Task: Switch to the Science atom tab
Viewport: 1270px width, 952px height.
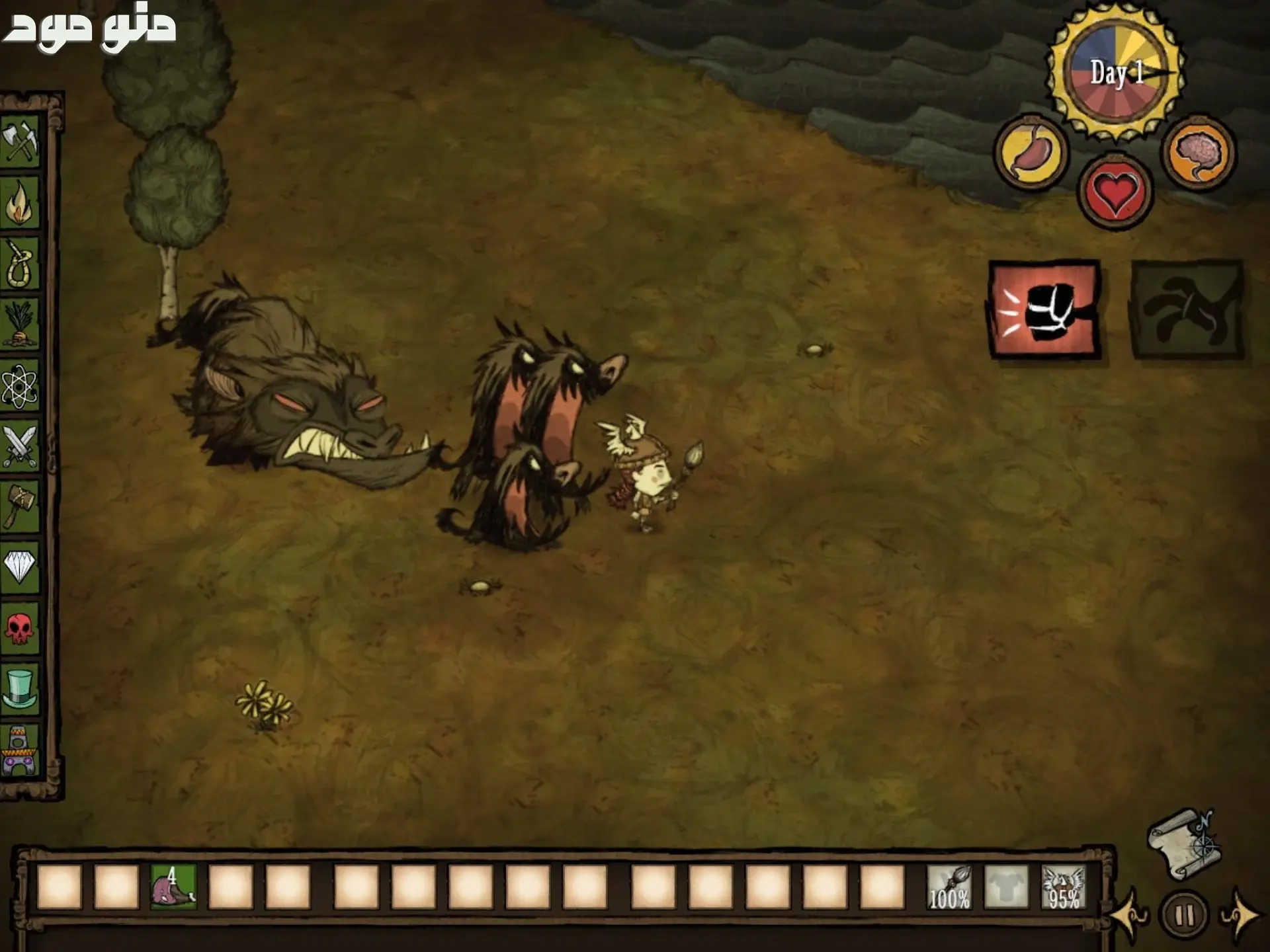Action: click(21, 386)
